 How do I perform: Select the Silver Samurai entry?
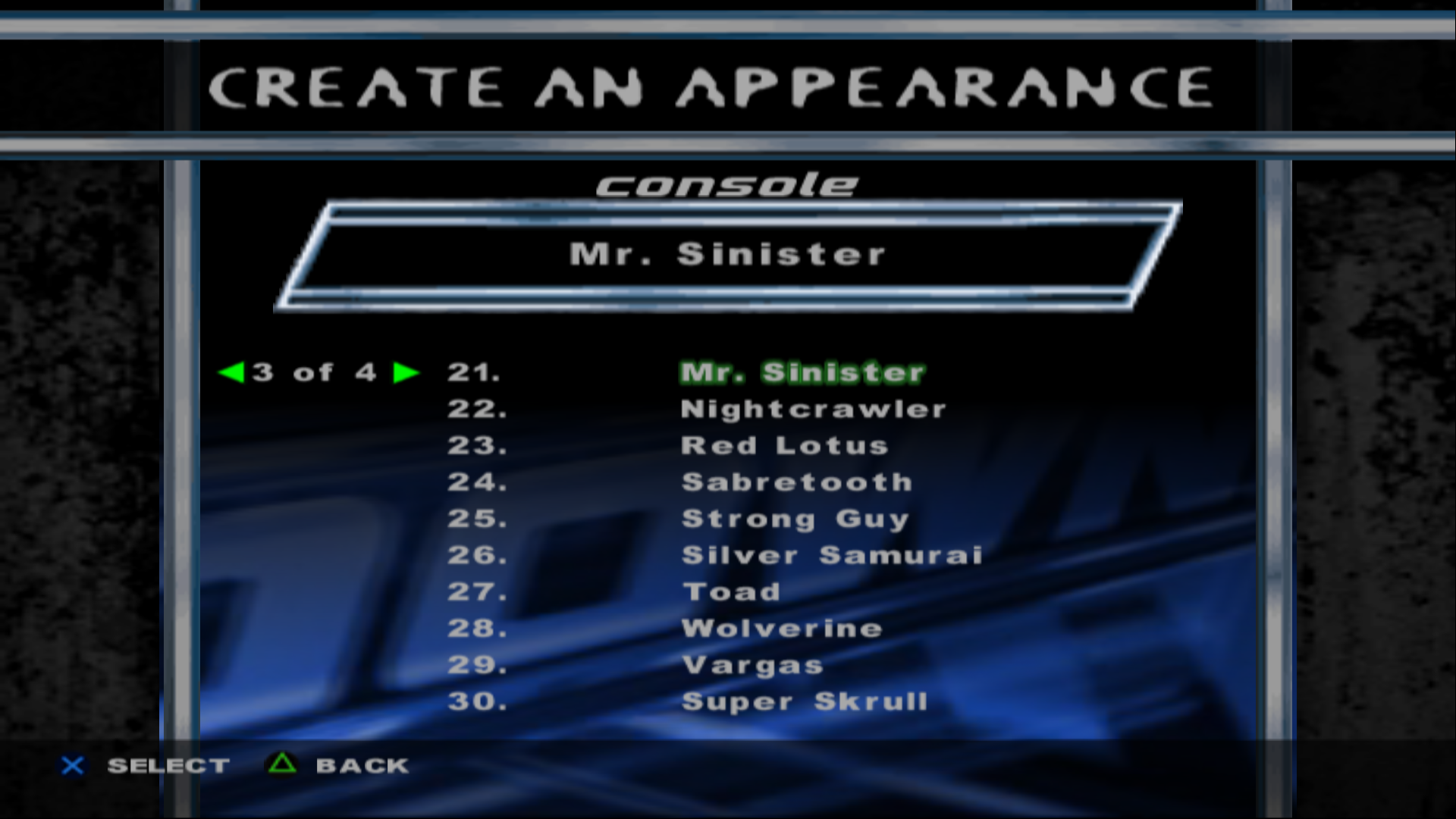(x=832, y=555)
